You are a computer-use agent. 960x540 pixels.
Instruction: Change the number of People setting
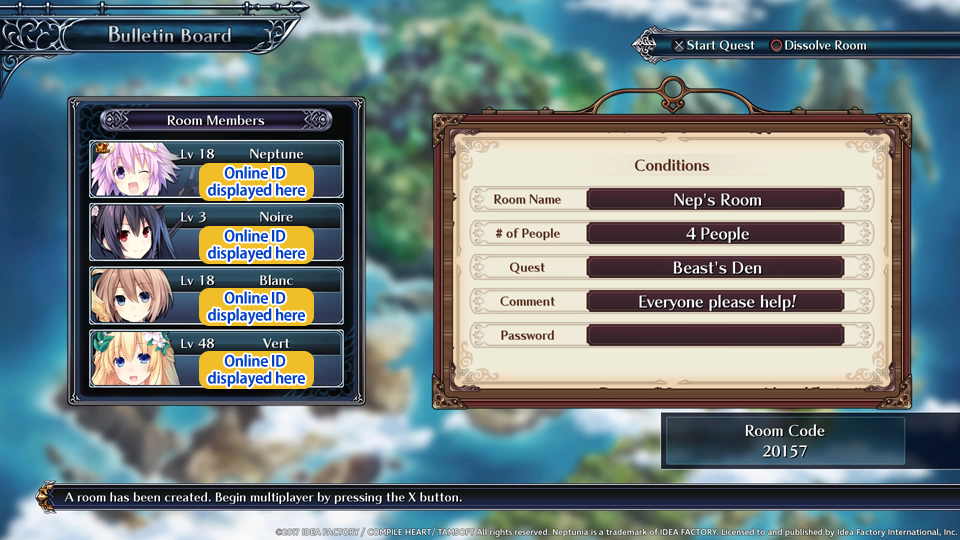click(x=715, y=233)
